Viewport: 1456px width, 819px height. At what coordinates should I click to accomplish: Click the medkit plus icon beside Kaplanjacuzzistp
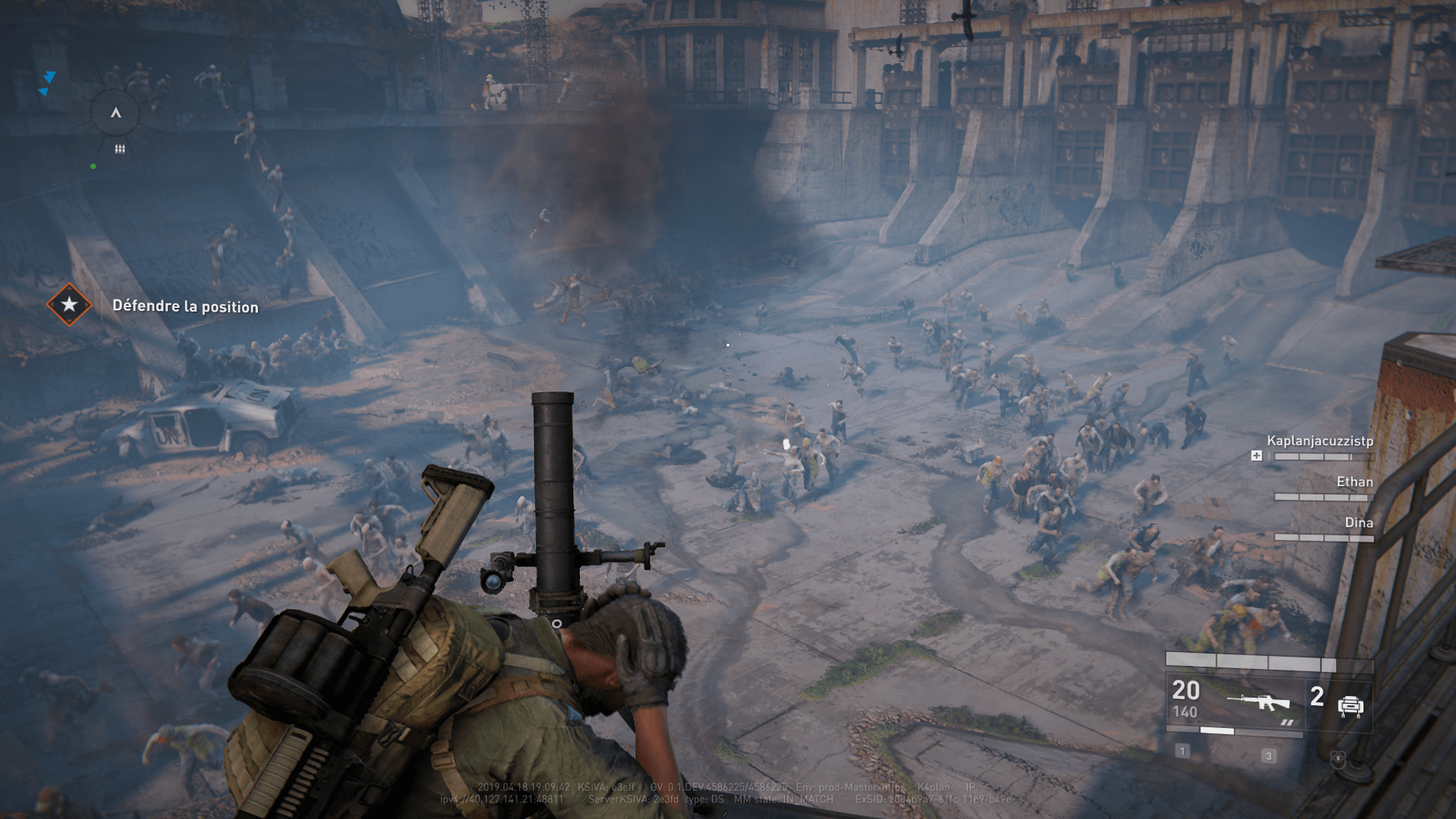coord(1257,456)
